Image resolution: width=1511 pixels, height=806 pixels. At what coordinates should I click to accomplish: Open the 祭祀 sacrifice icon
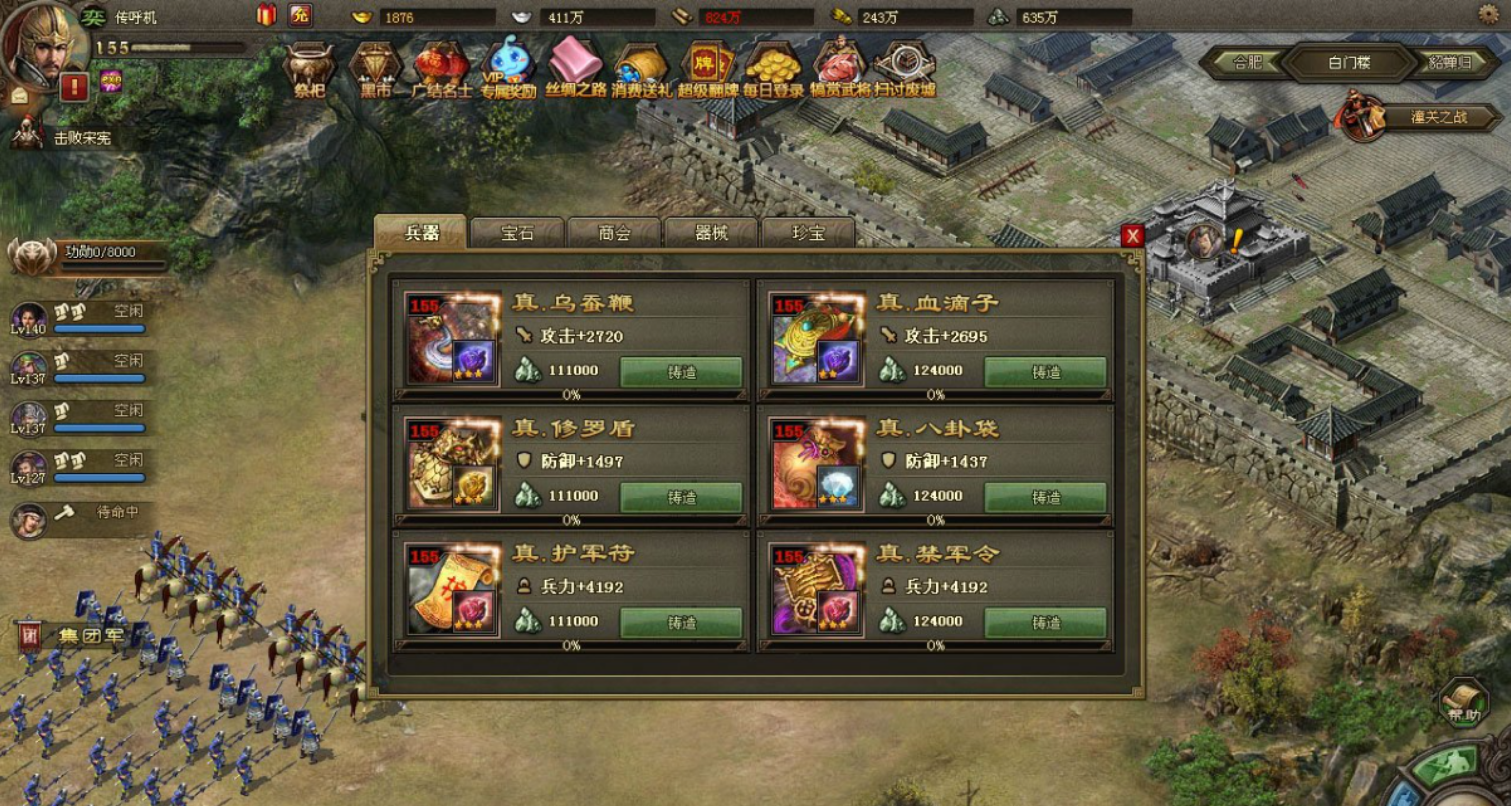(309, 68)
